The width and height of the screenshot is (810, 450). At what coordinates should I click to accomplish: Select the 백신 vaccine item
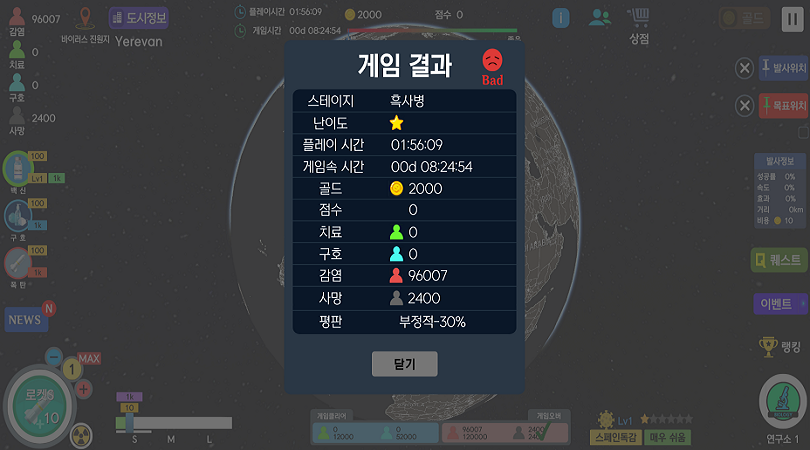[18, 168]
